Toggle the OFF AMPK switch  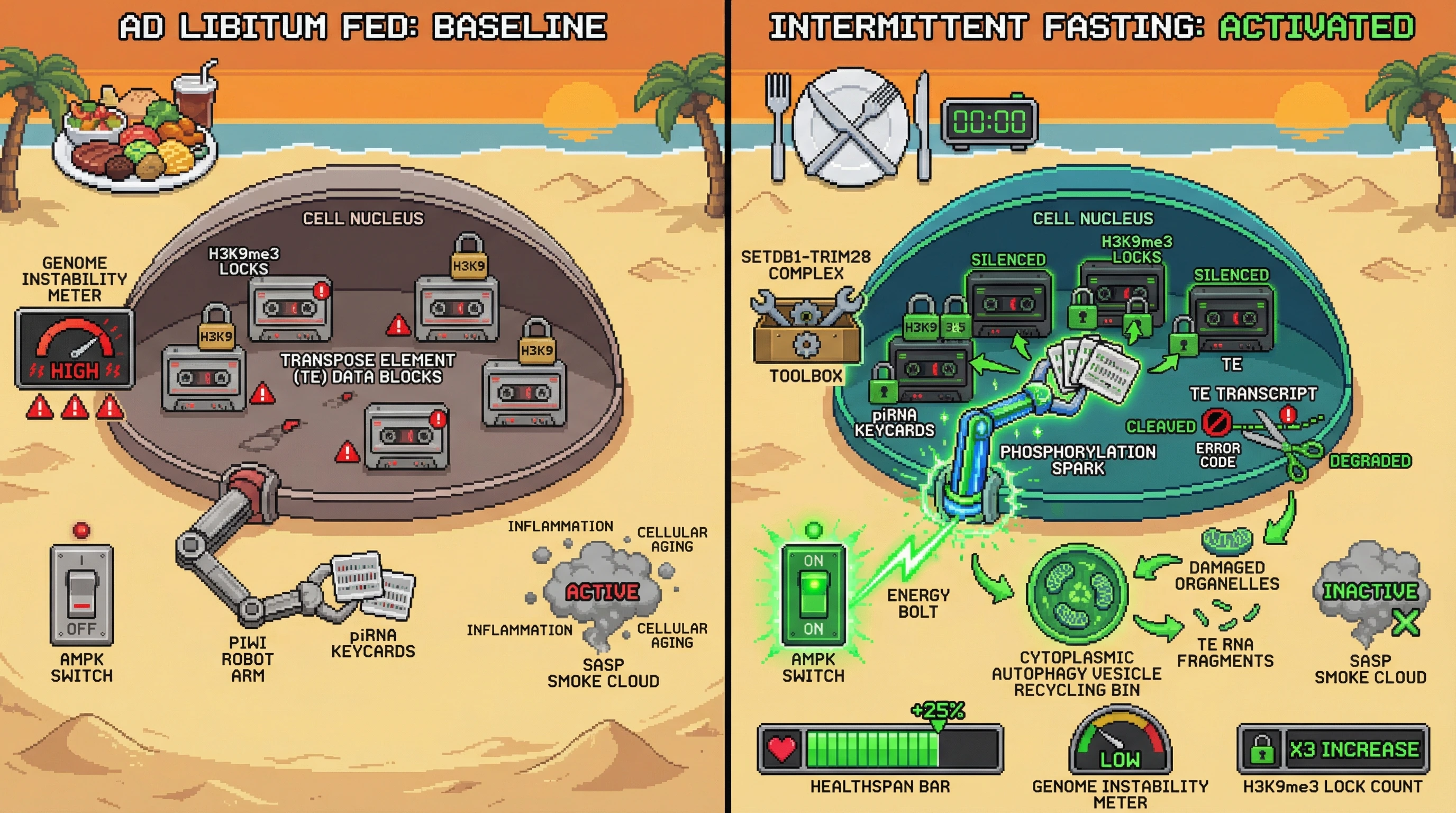[82, 594]
